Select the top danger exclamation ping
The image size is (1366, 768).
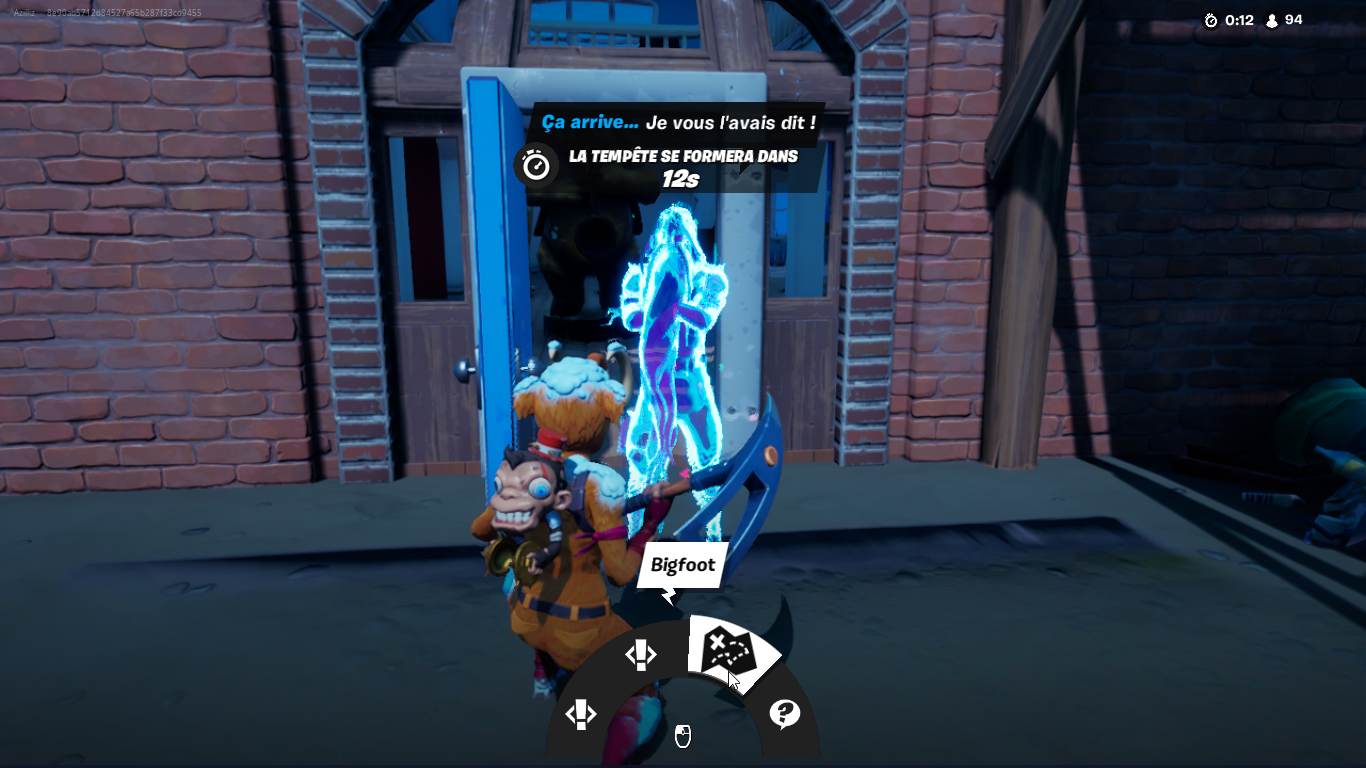coord(641,655)
